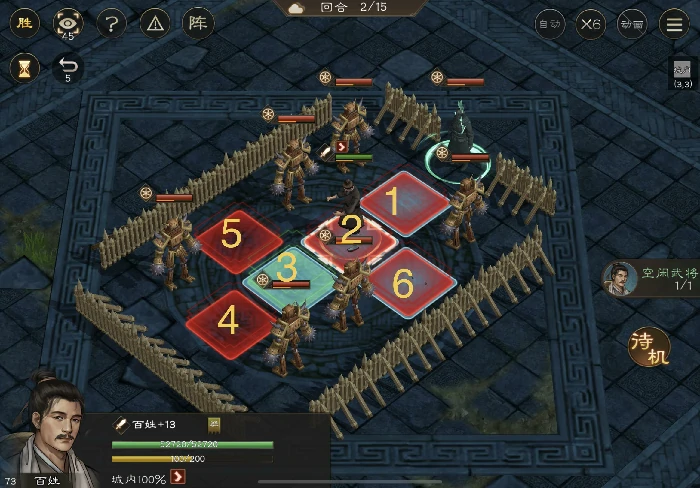Open the 胜 victory conditions button
Image resolution: width=700 pixels, height=488 pixels.
(x=25, y=23)
